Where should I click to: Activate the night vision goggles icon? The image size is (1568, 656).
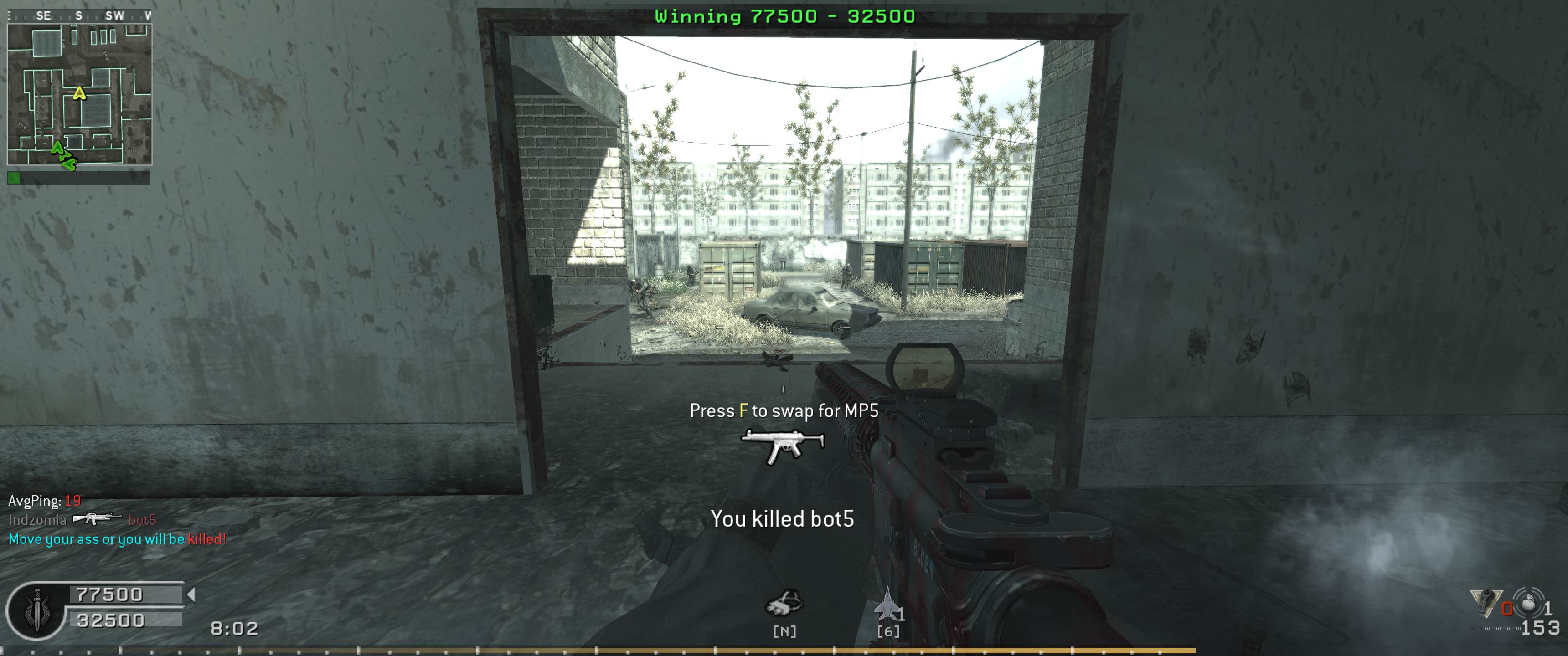784,604
